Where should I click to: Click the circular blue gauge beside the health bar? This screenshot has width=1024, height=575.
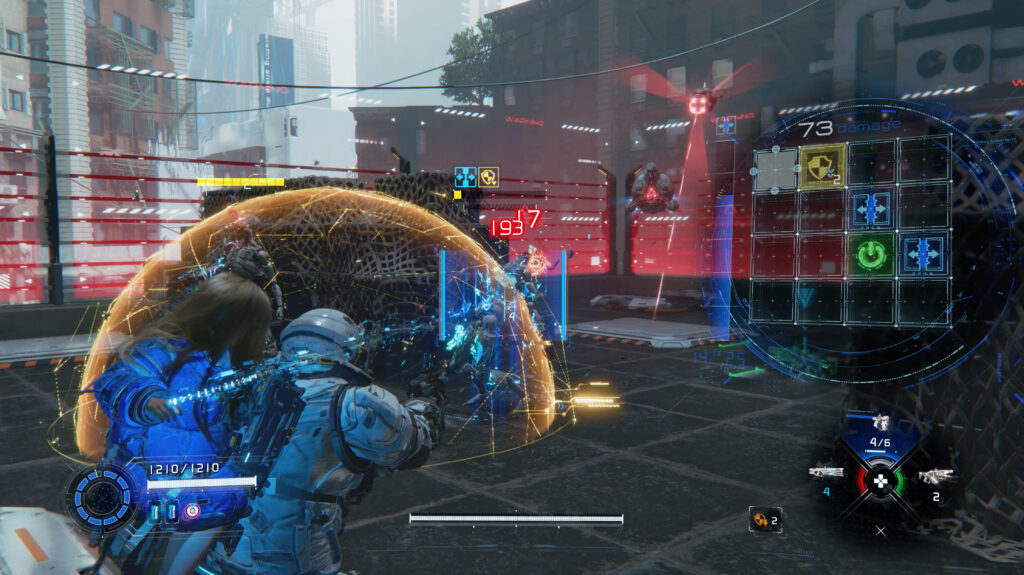point(102,498)
